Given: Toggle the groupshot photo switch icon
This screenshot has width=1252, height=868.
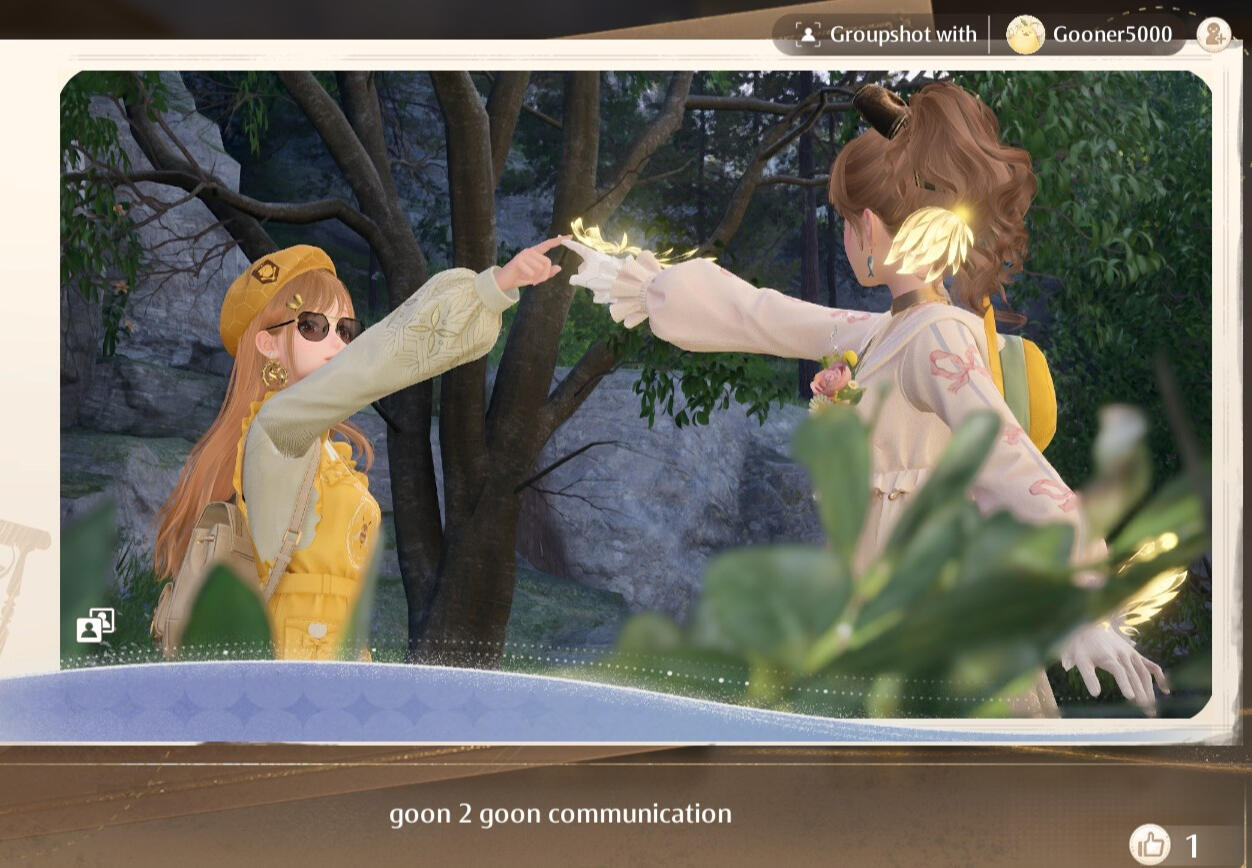Looking at the screenshot, I should (96, 625).
